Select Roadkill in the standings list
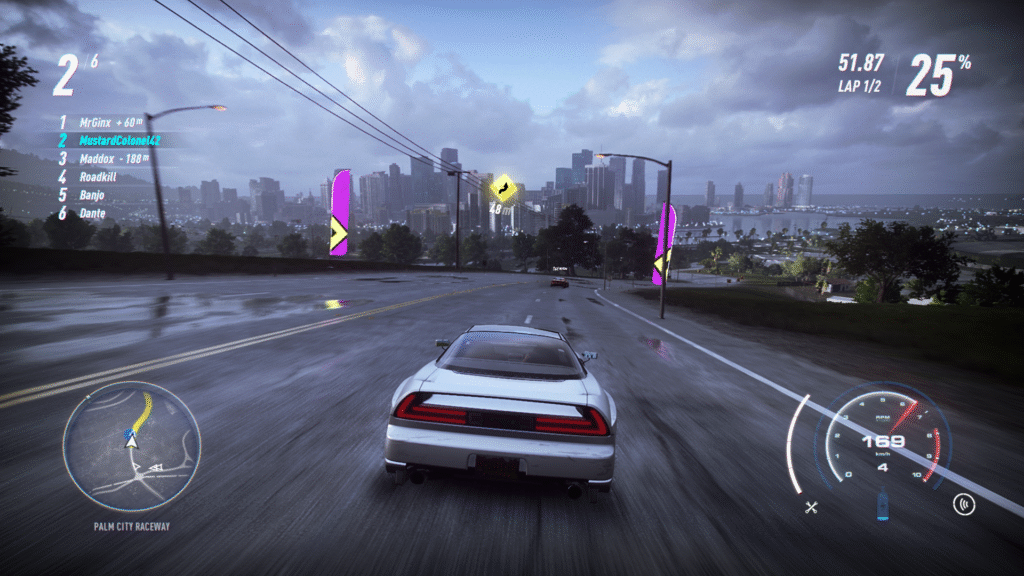Screen dimensions: 1024x576 pyautogui.click(x=99, y=177)
